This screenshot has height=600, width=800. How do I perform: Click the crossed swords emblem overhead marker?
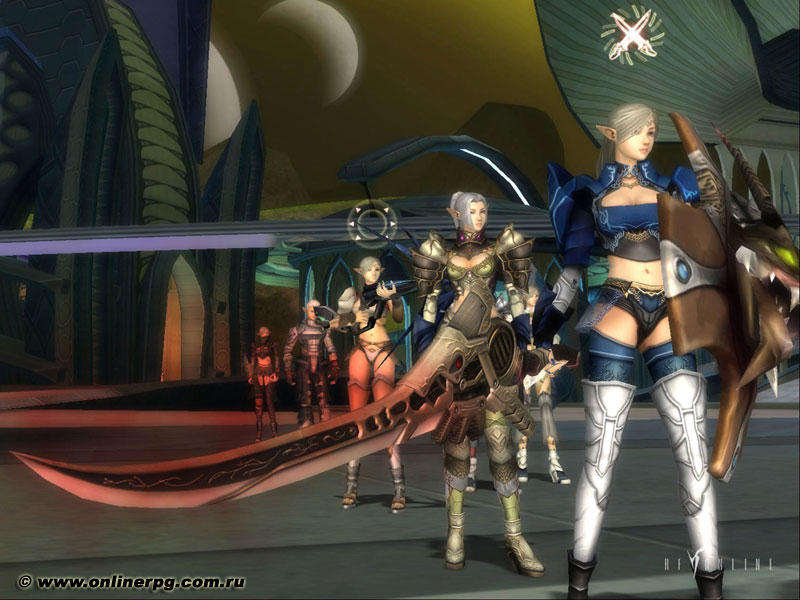coord(632,33)
